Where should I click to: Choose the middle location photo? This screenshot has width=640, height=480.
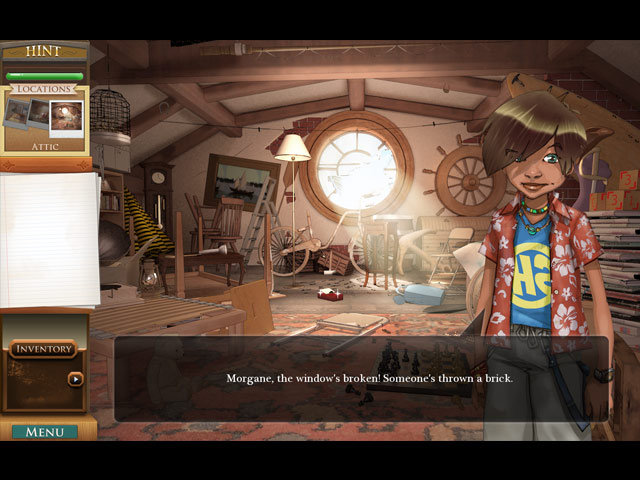39,112
